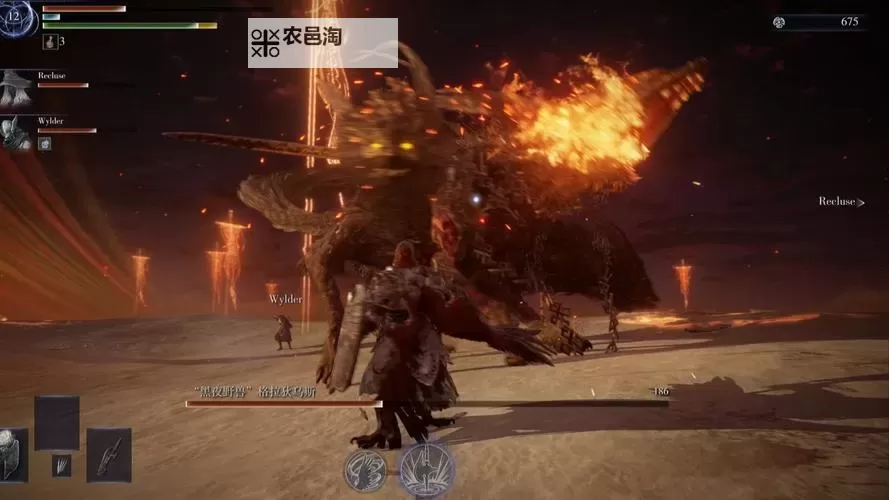Activate the claw character skill icon
This screenshot has width=889, height=500.
[x=365, y=470]
